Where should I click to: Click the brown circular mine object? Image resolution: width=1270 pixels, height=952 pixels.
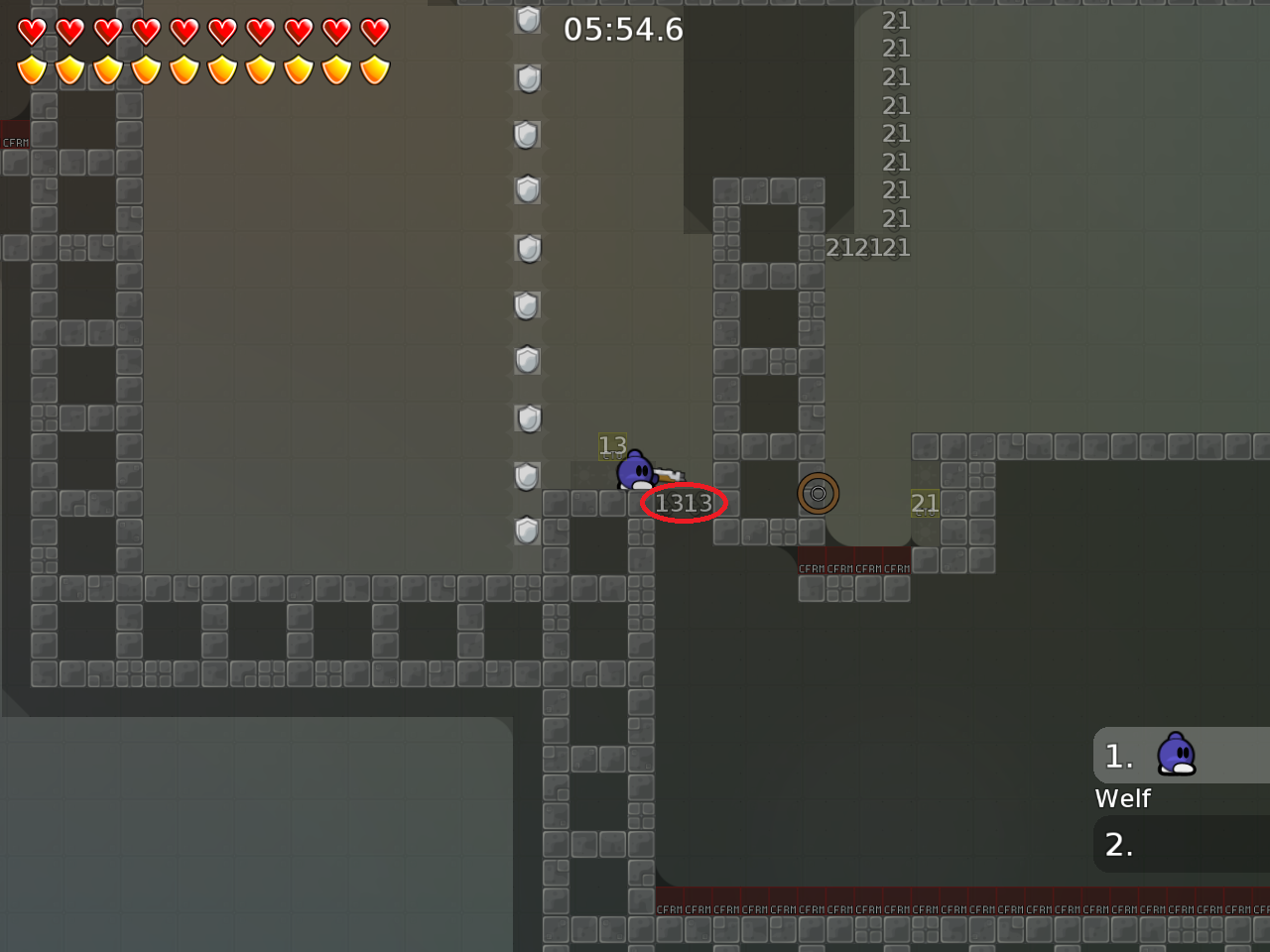coord(819,493)
